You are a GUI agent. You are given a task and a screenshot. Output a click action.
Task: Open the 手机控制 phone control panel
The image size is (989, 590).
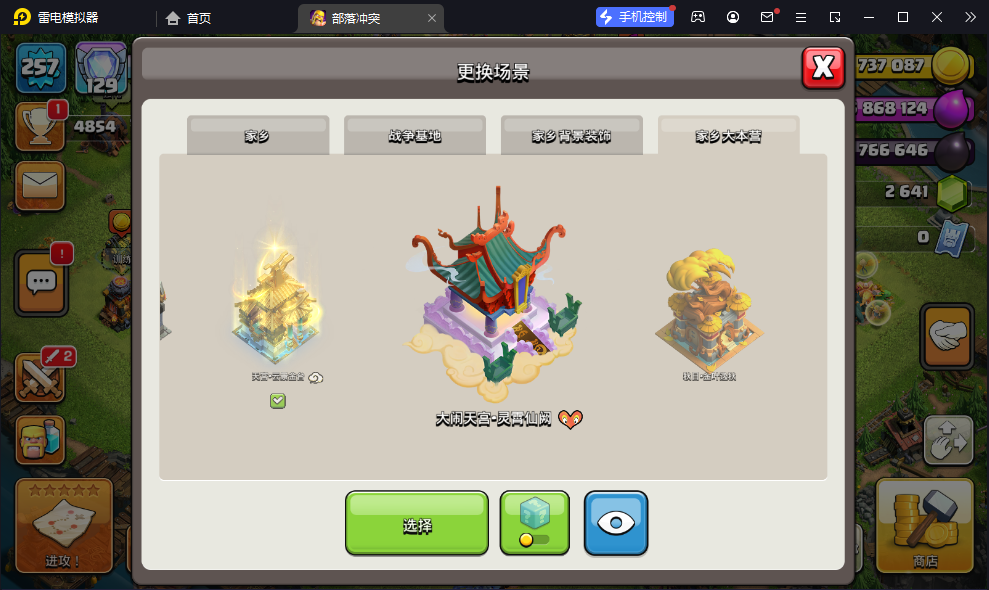634,17
